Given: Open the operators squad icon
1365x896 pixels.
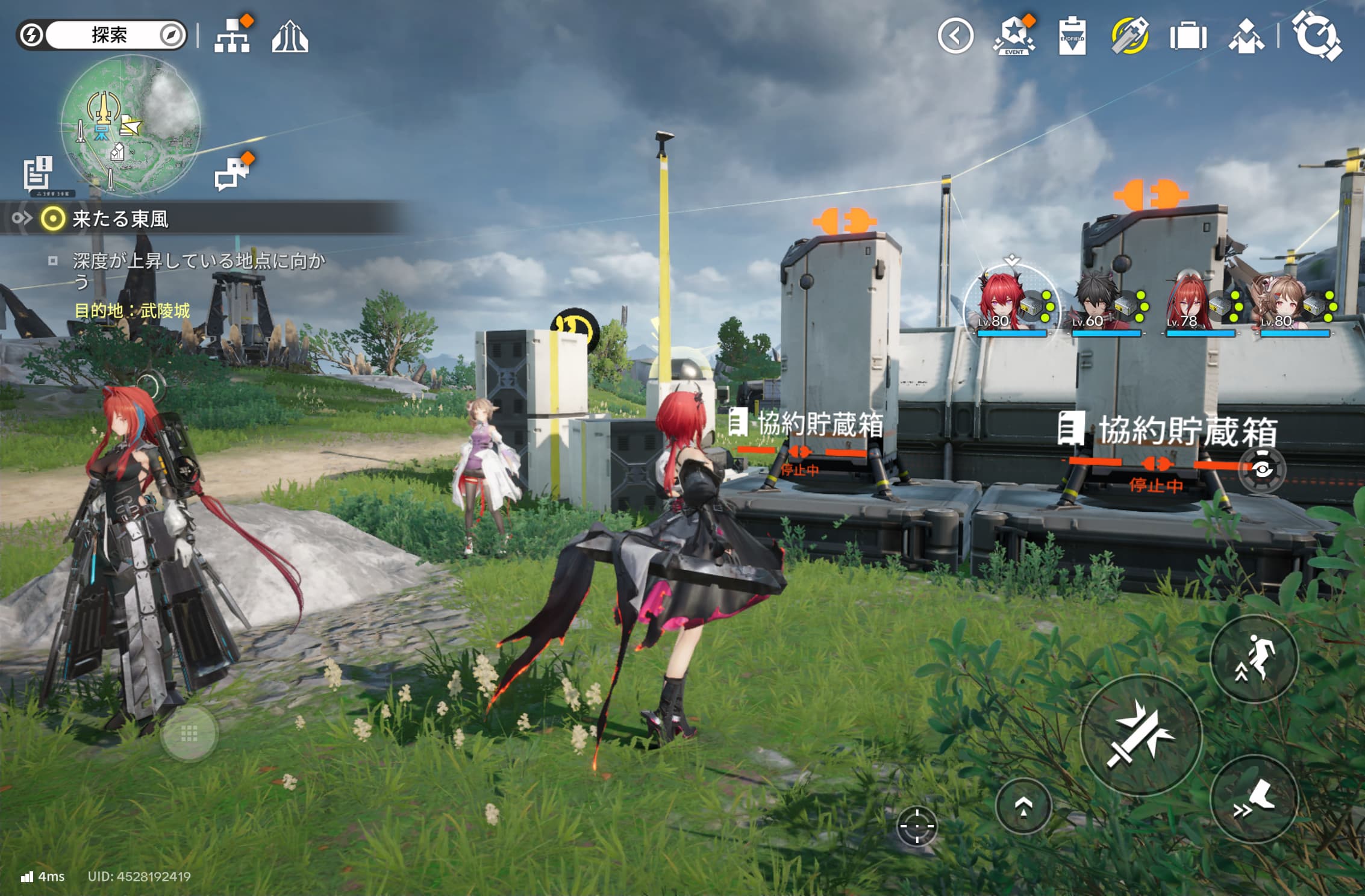Looking at the screenshot, I should click(x=1246, y=37).
